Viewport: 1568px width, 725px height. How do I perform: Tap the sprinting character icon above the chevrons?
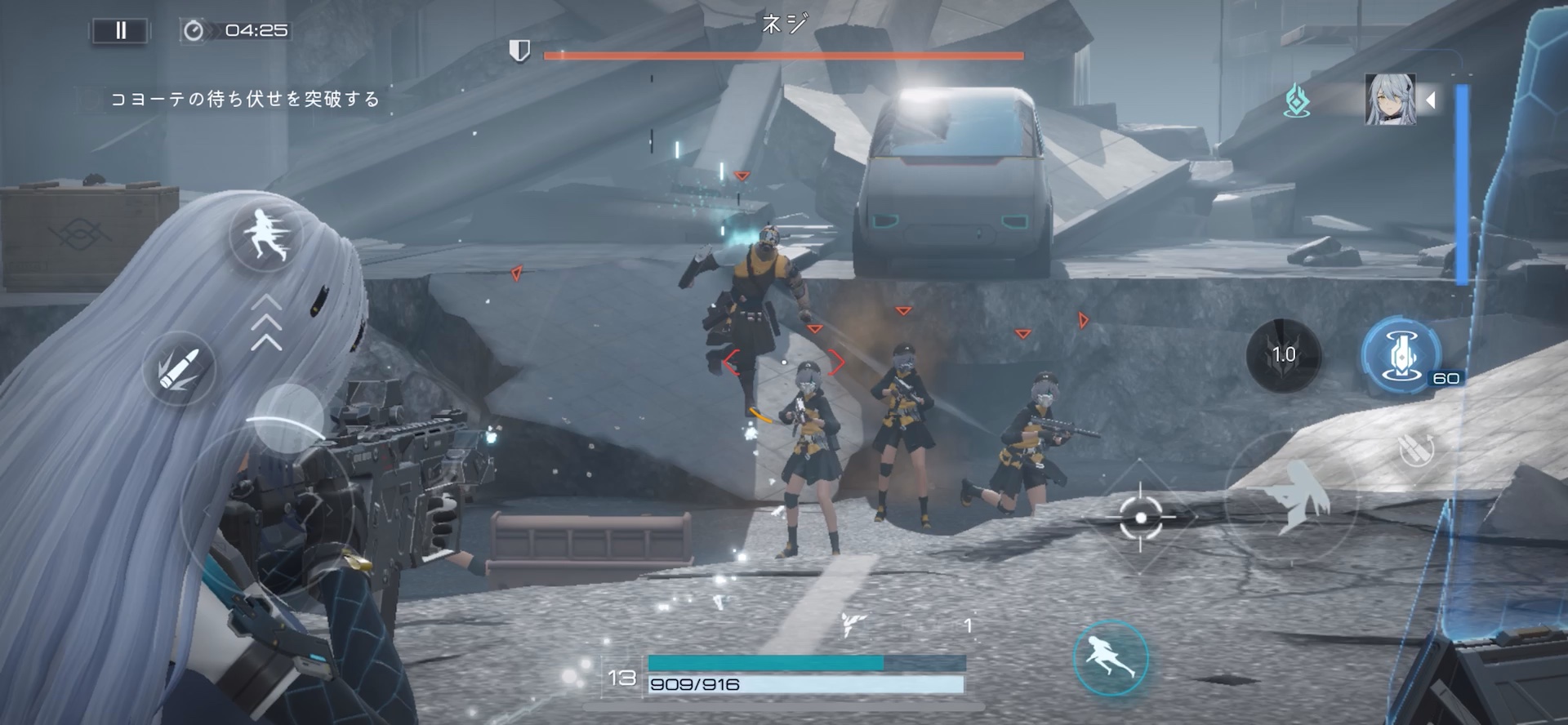click(264, 237)
